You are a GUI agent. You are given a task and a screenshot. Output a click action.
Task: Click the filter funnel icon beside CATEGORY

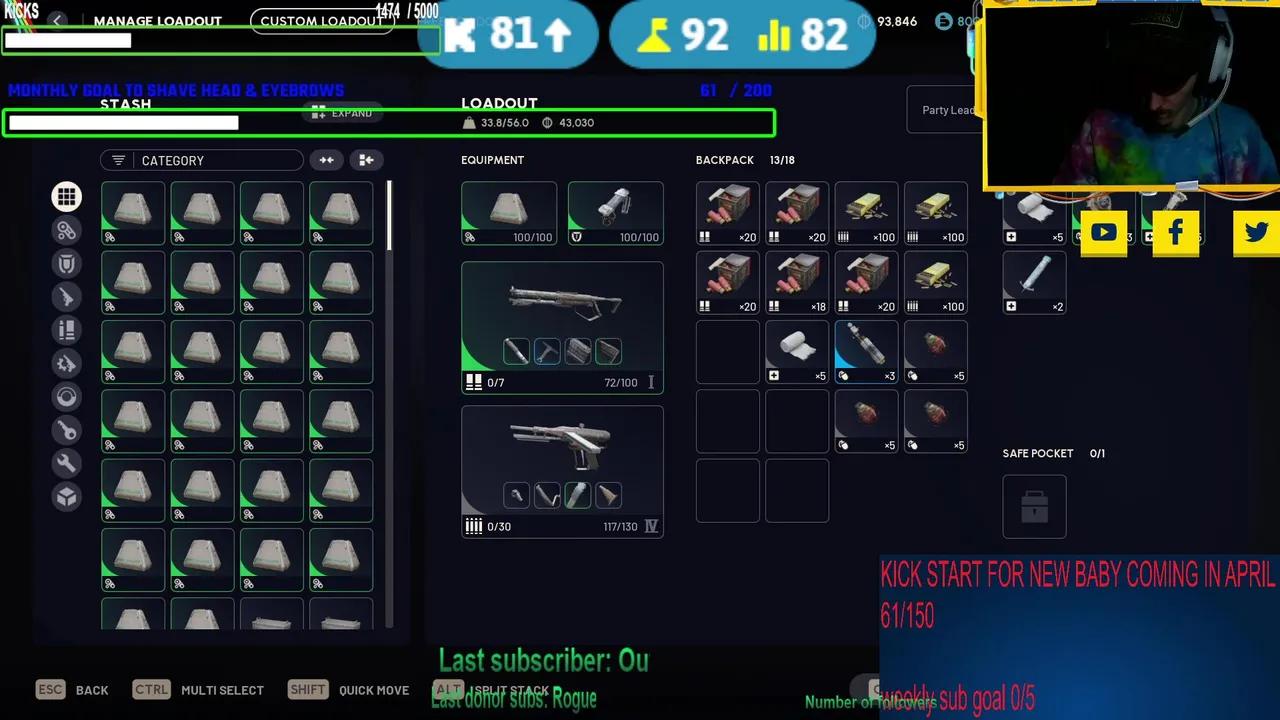pyautogui.click(x=118, y=160)
